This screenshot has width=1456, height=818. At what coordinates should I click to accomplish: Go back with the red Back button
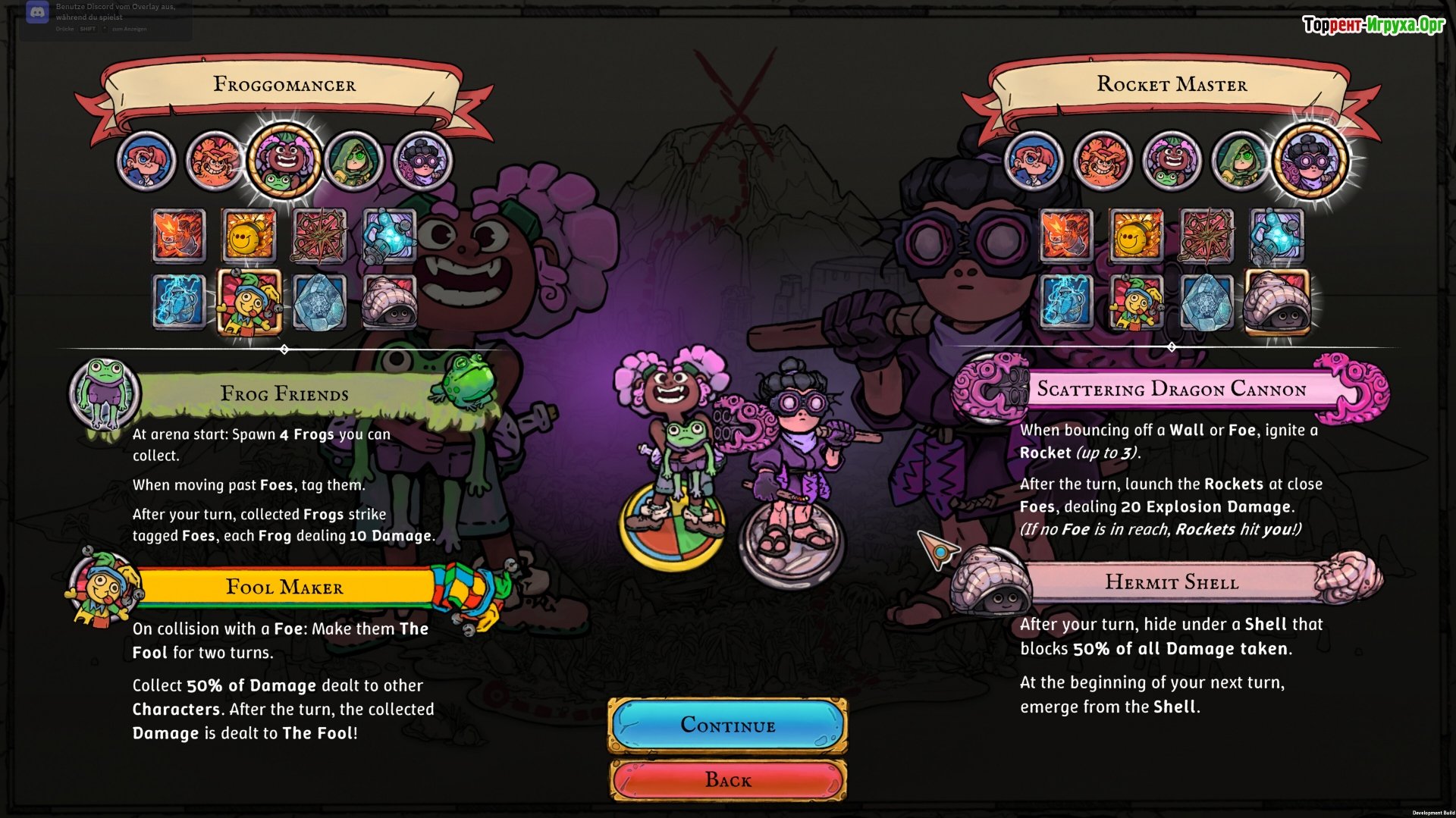727,779
